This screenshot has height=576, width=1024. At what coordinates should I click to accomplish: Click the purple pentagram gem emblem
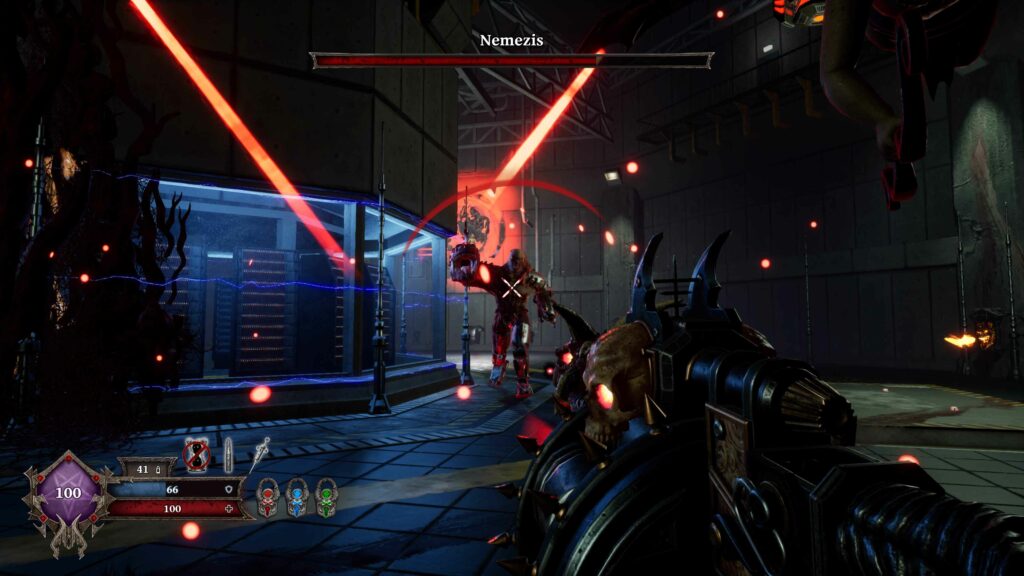tap(68, 494)
